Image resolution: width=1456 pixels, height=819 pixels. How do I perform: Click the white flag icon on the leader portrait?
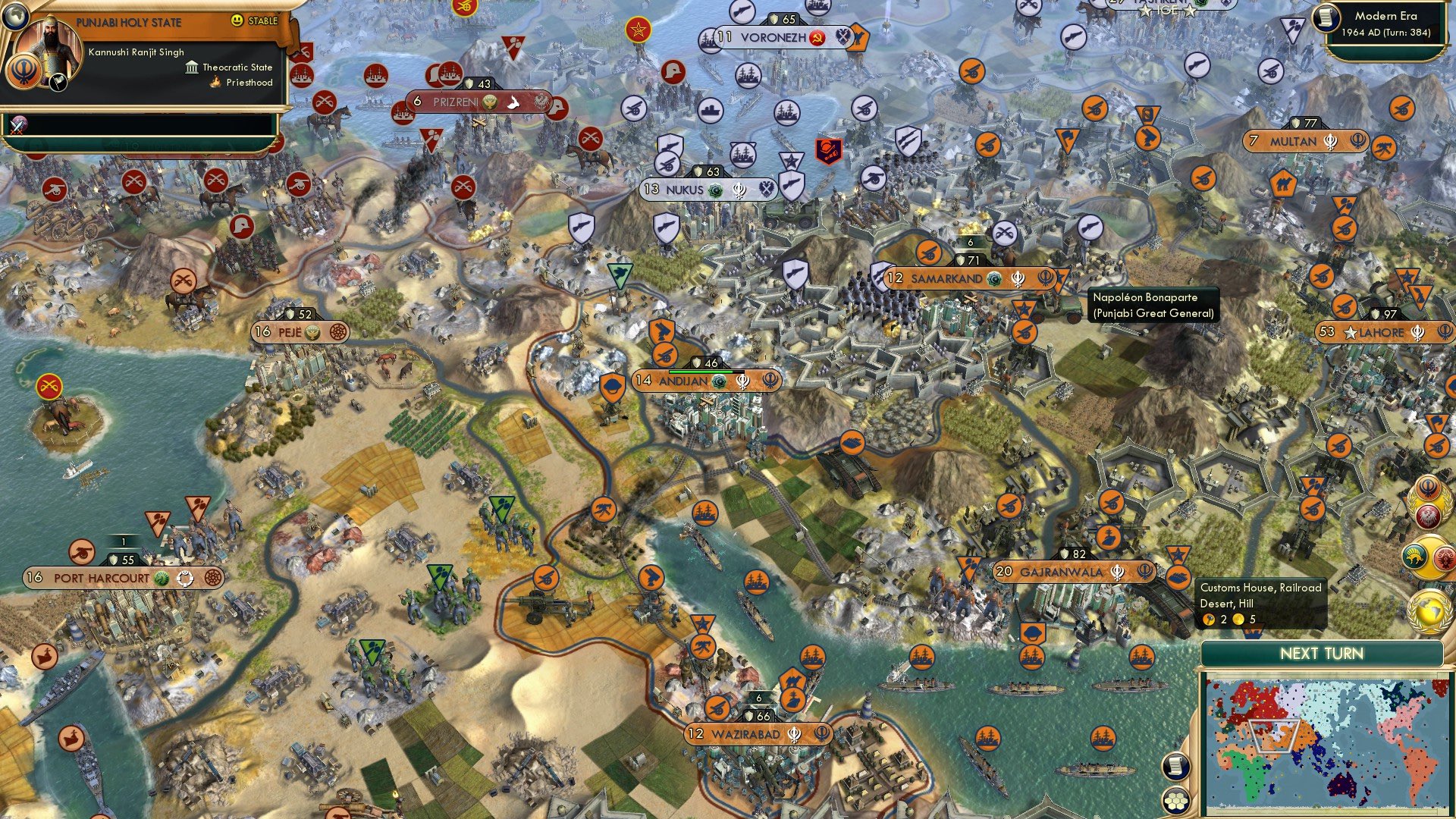[58, 83]
